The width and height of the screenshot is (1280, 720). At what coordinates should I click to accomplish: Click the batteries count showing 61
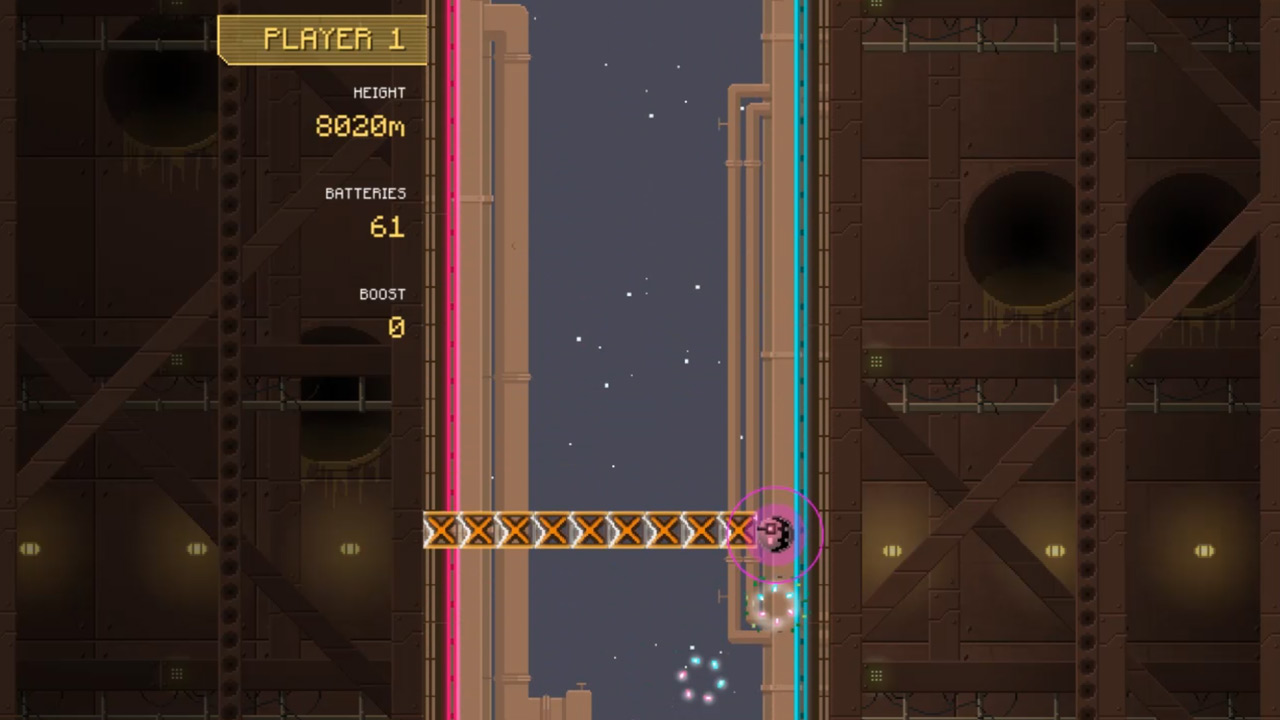pos(388,227)
